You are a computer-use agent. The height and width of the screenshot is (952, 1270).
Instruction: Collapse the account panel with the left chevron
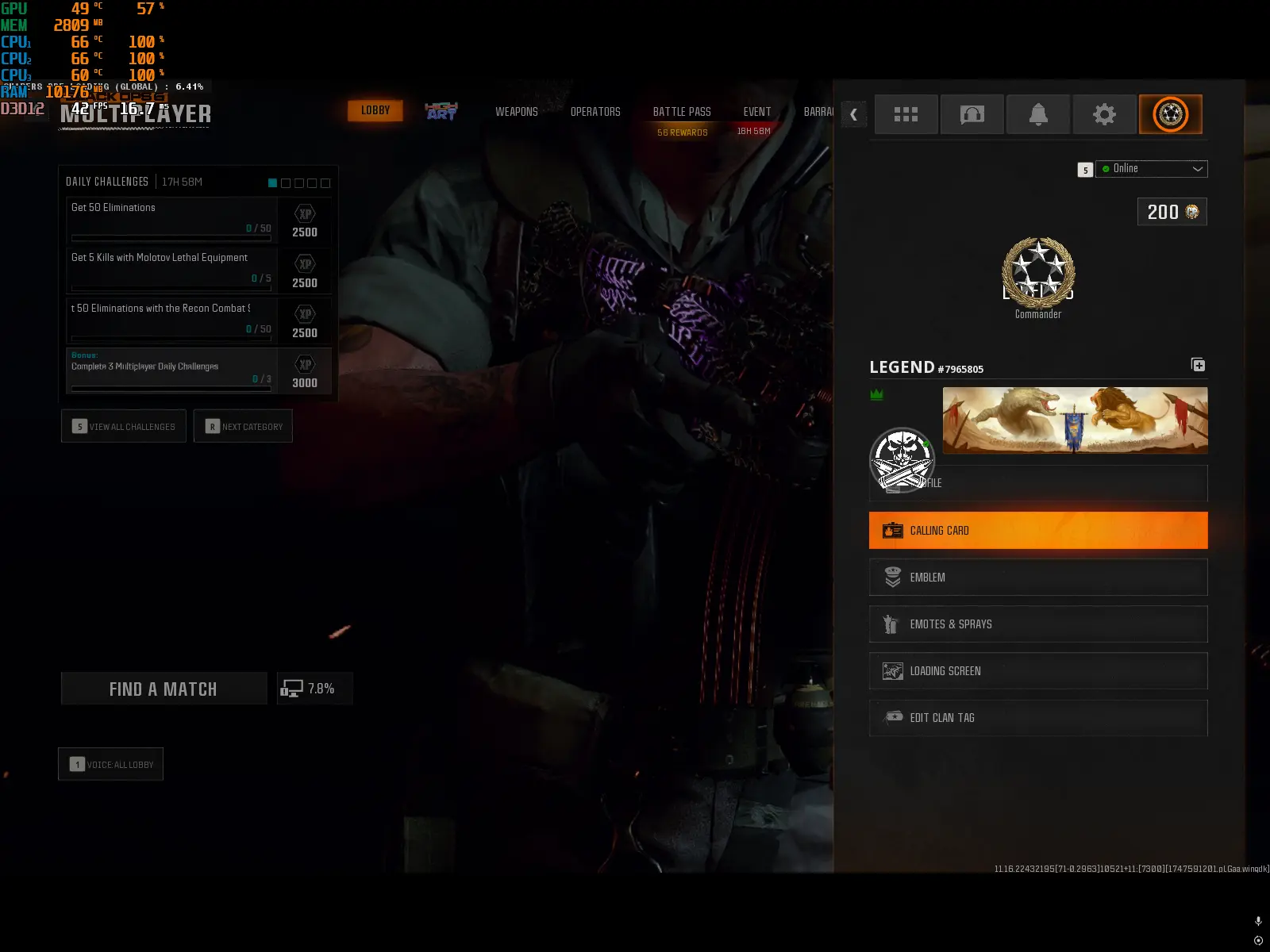point(853,114)
